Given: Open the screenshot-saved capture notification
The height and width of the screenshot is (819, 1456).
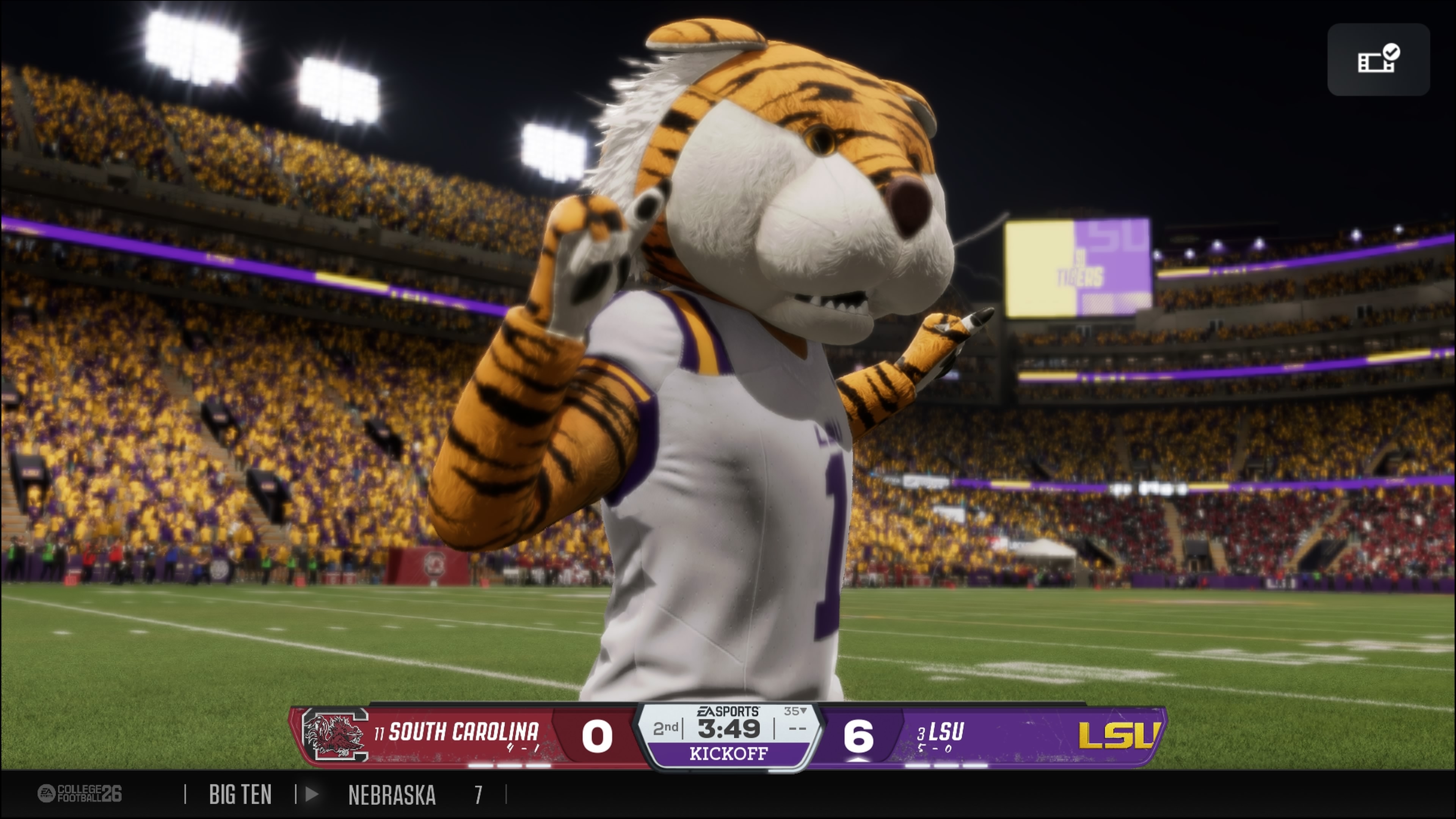Looking at the screenshot, I should click(x=1378, y=60).
